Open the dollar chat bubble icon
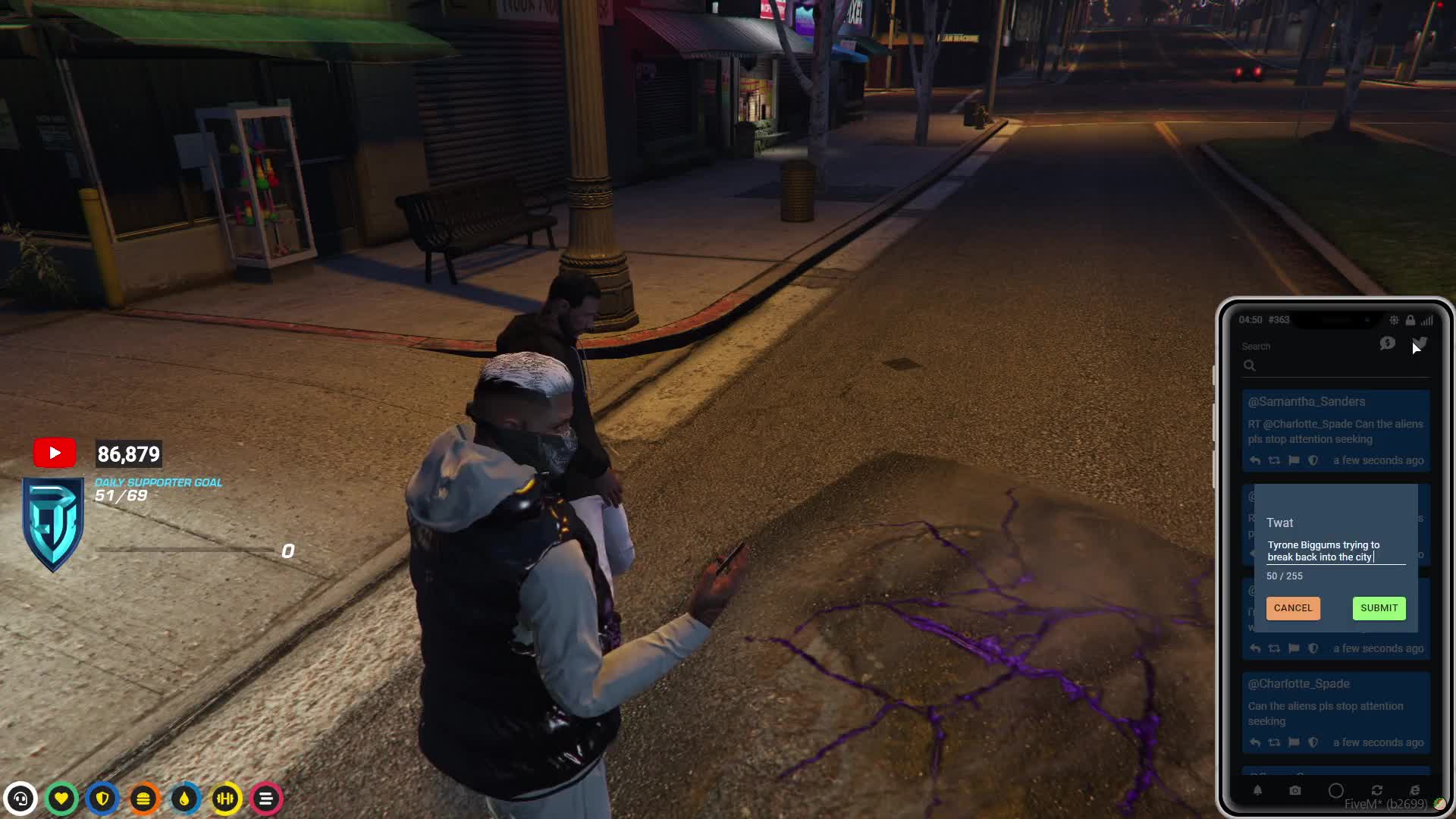The height and width of the screenshot is (819, 1456). (1388, 344)
